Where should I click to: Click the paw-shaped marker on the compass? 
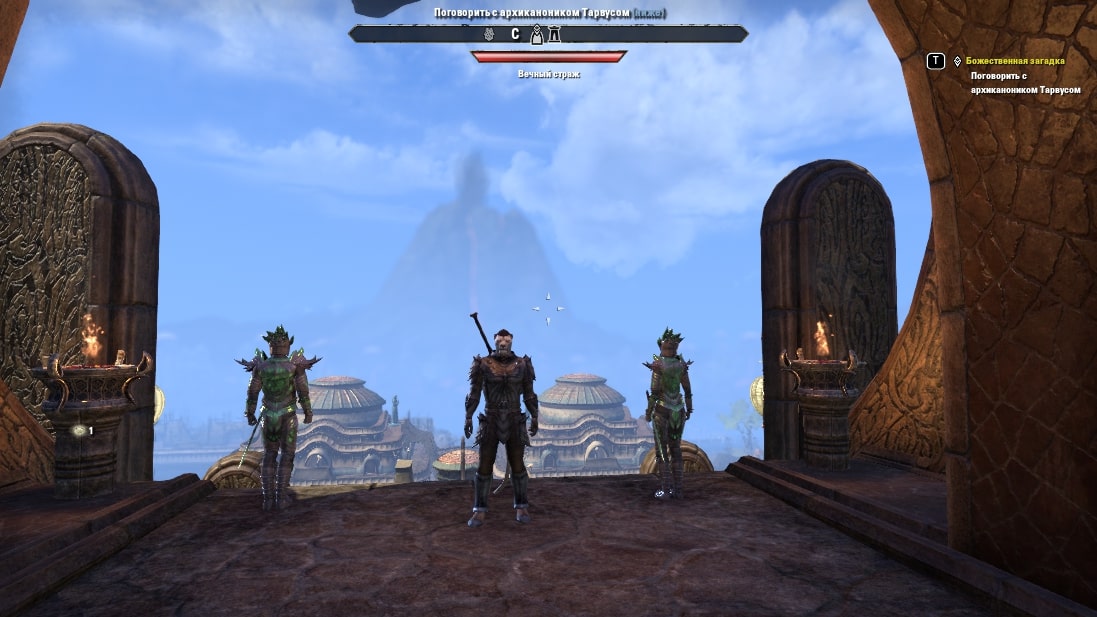(491, 35)
